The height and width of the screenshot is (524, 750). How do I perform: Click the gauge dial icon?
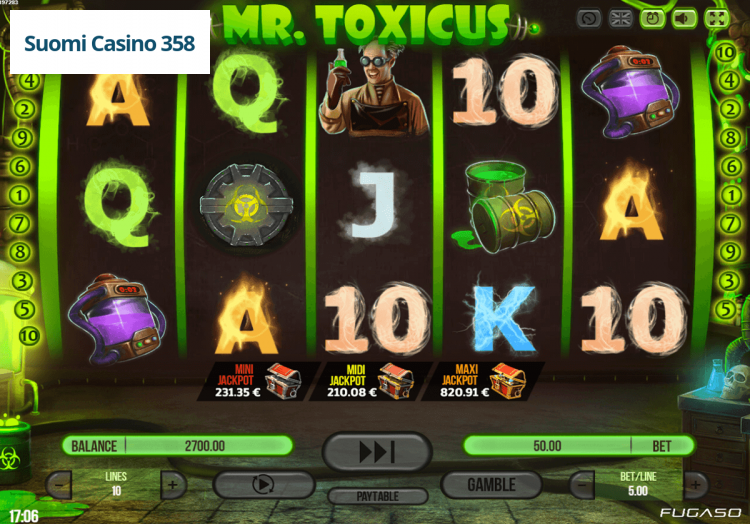pyautogui.click(x=590, y=18)
